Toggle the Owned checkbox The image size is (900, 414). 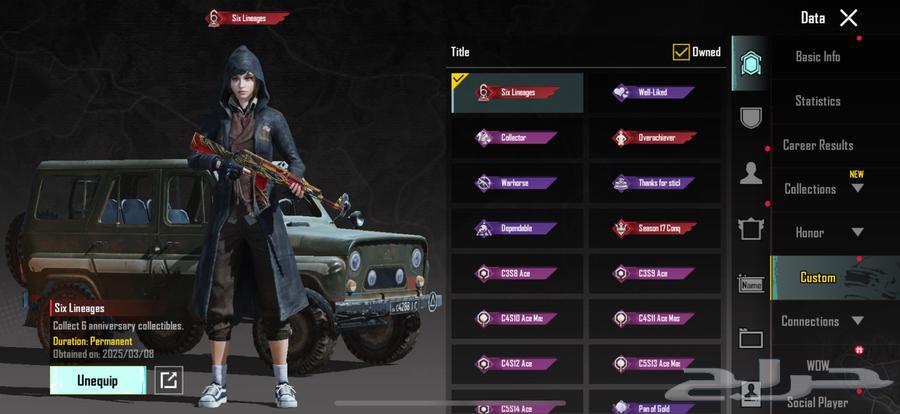[681, 52]
